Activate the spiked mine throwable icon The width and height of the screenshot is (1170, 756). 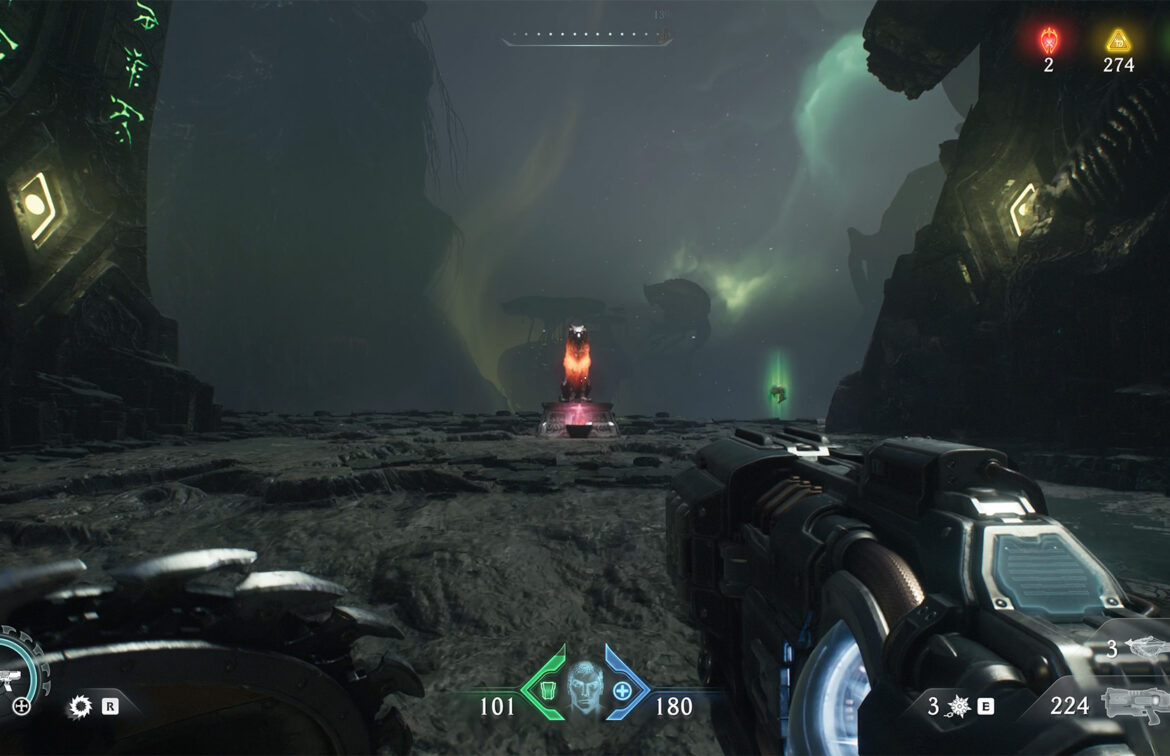[959, 706]
